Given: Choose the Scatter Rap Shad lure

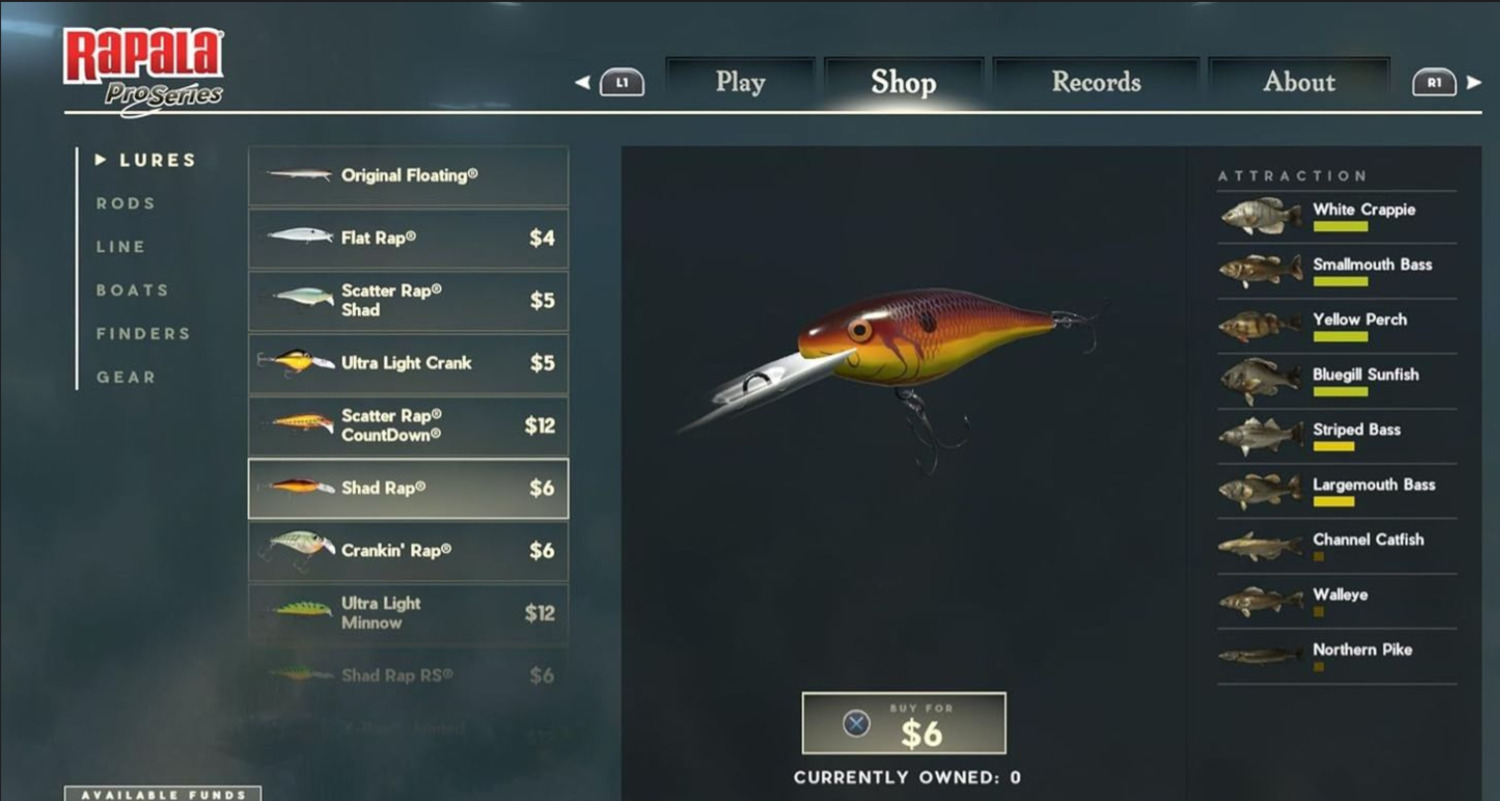Looking at the screenshot, I should pyautogui.click(x=408, y=301).
